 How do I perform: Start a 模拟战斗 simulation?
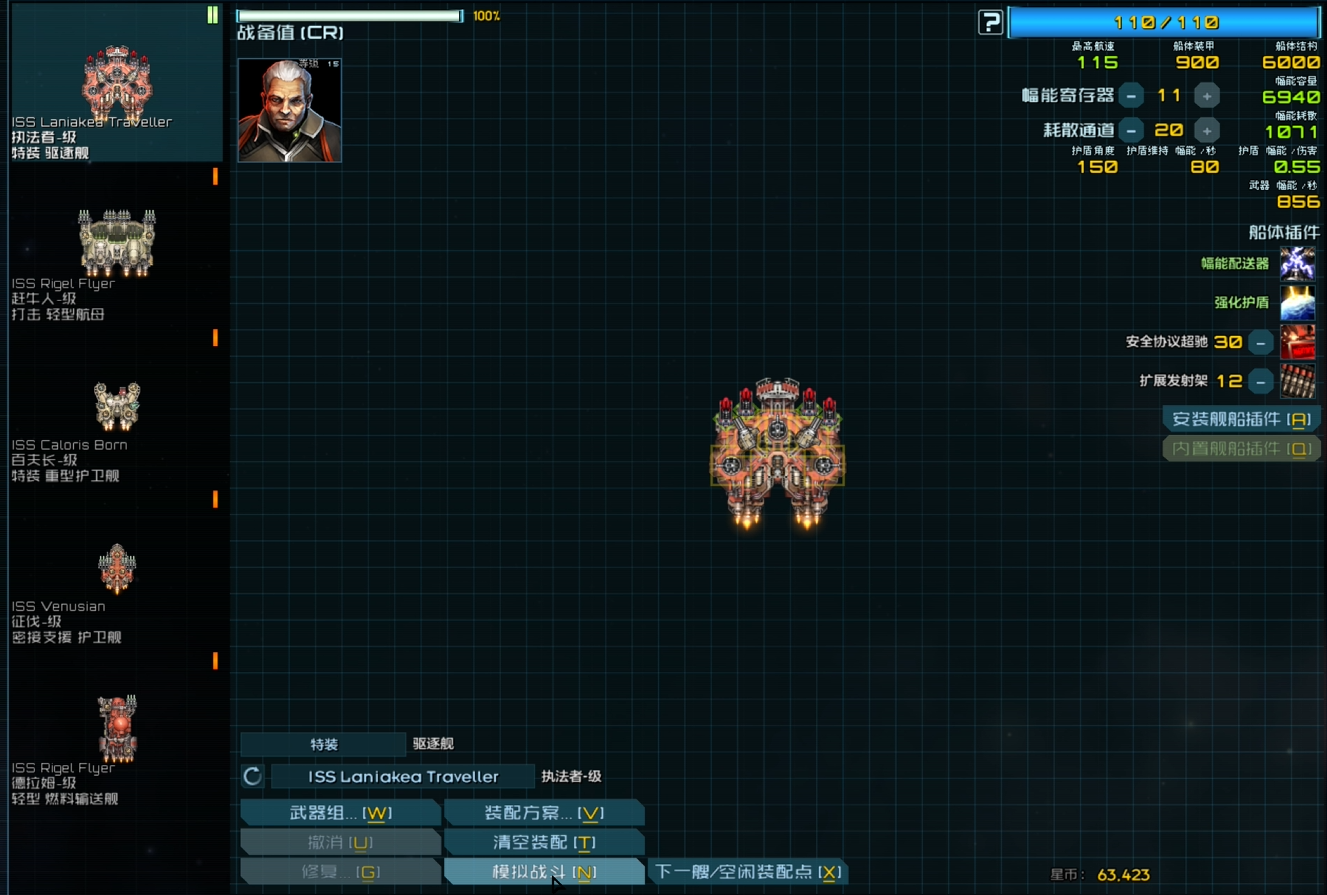pyautogui.click(x=544, y=872)
